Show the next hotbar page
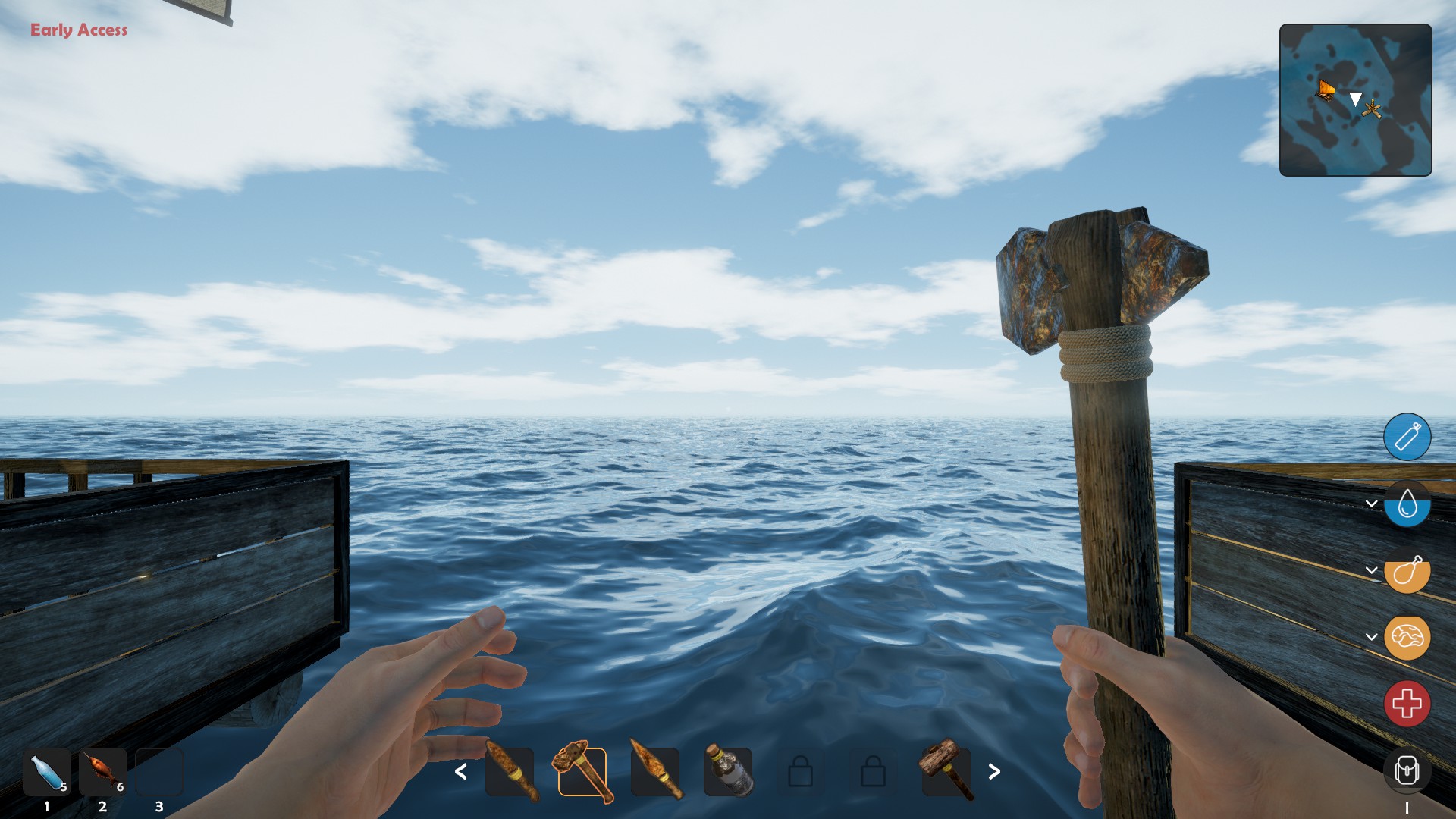1456x819 pixels. pyautogui.click(x=994, y=772)
